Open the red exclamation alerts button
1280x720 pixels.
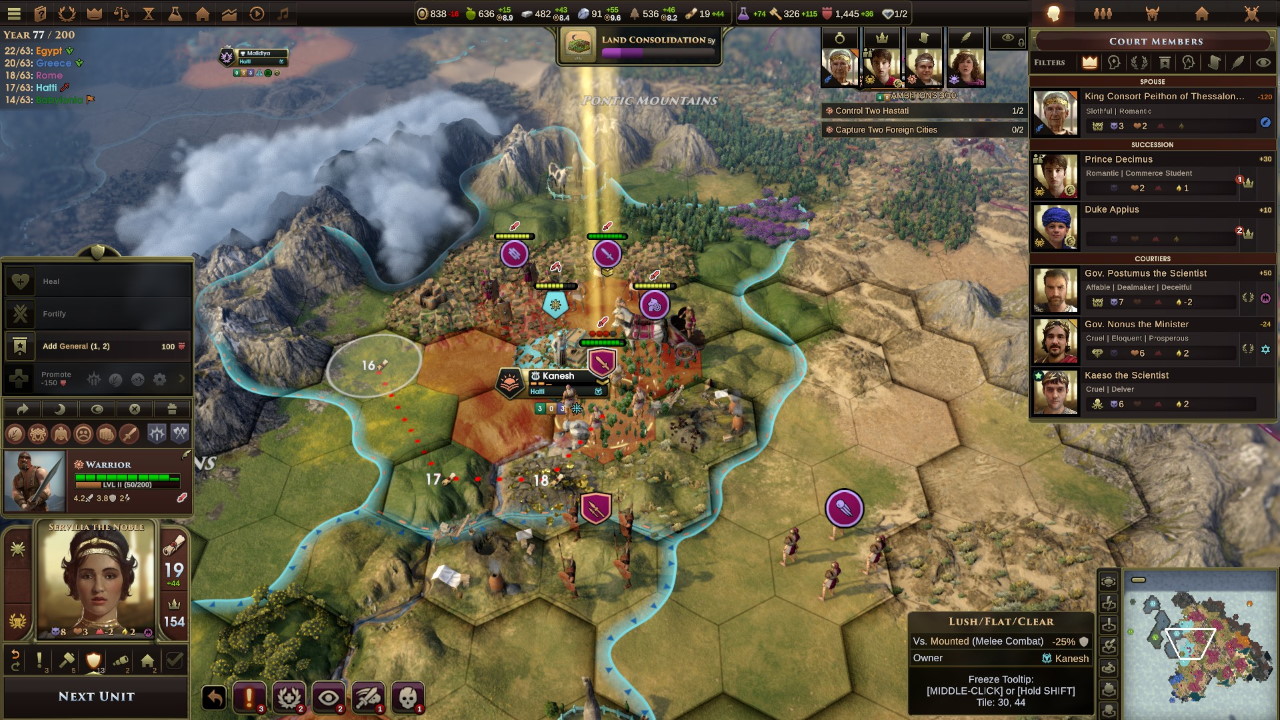tap(249, 697)
